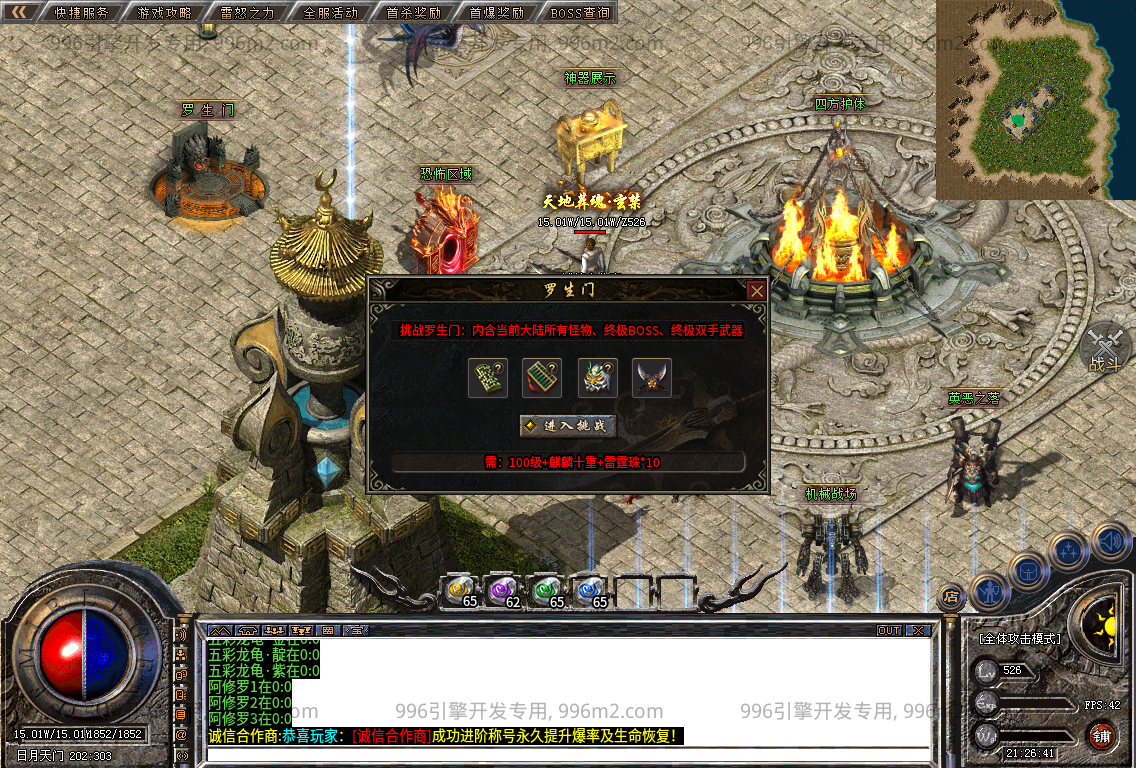Screen dimensions: 1136x768
Task: Open the 快捷服务 menu
Action: point(80,13)
